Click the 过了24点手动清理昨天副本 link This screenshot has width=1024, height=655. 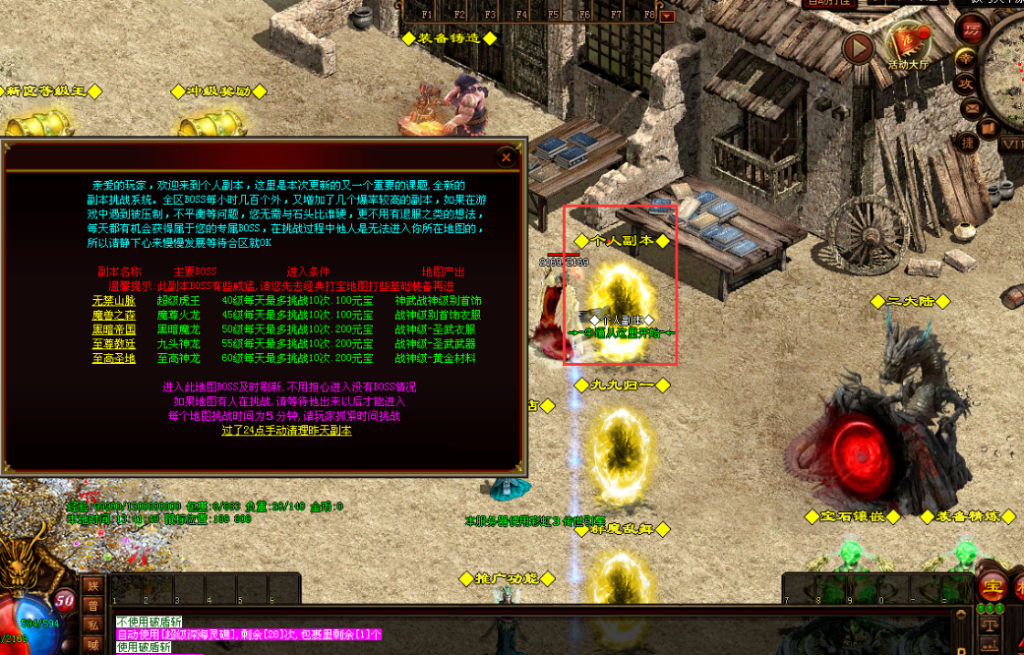[286, 430]
